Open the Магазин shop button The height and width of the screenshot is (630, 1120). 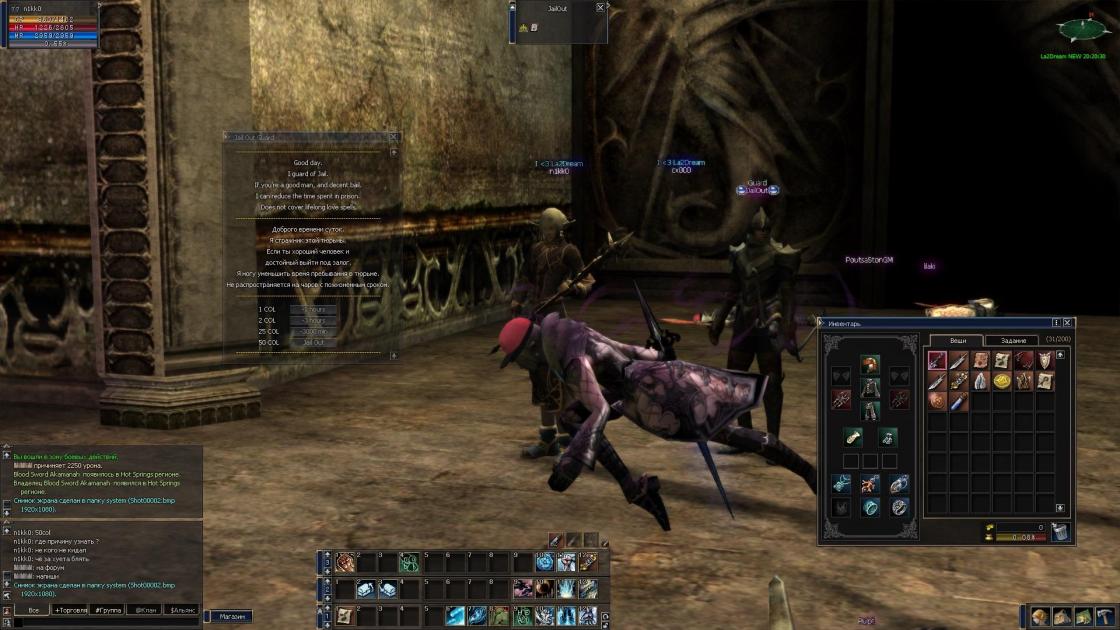pos(232,616)
